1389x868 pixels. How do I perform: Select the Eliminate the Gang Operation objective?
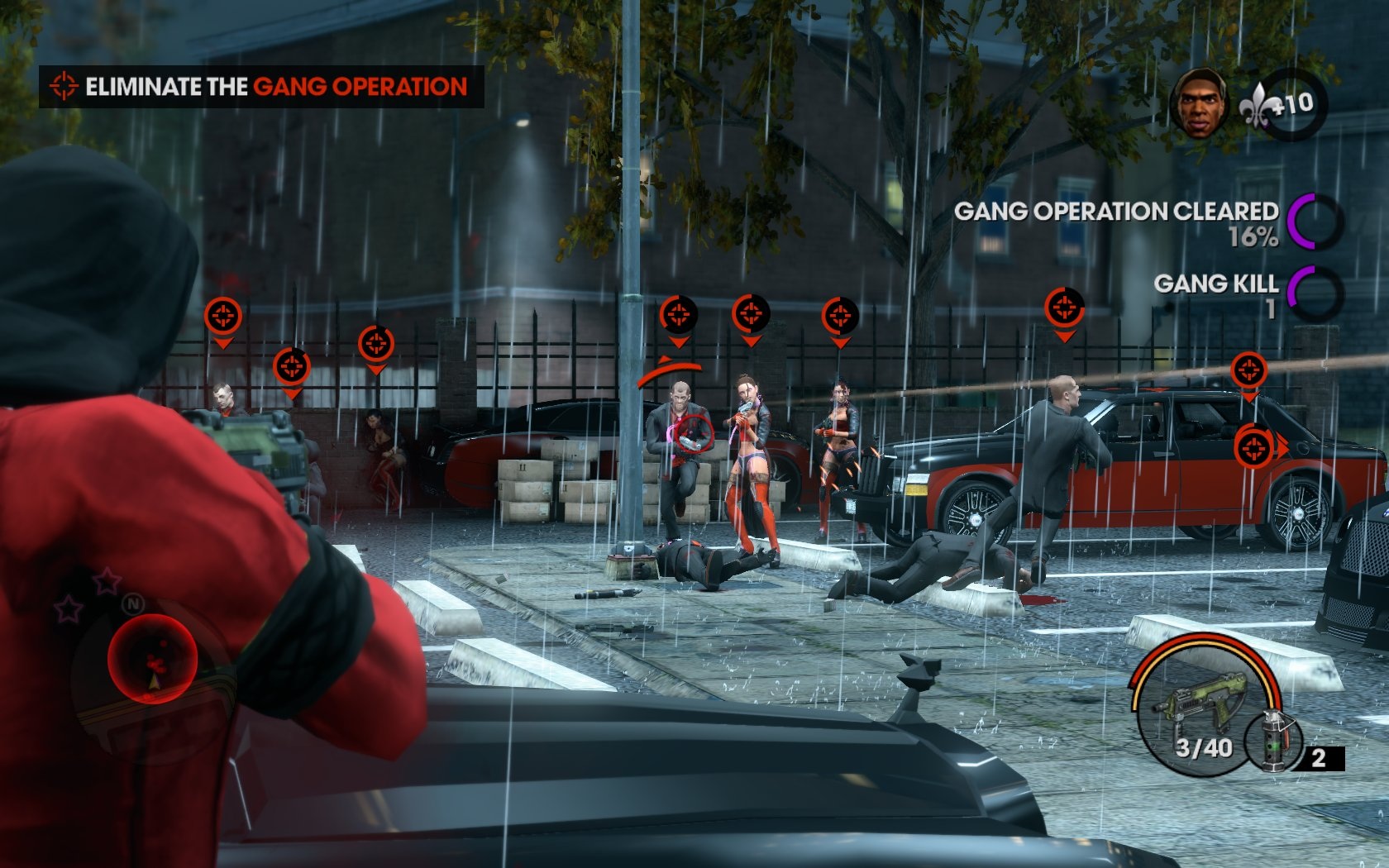point(260,87)
